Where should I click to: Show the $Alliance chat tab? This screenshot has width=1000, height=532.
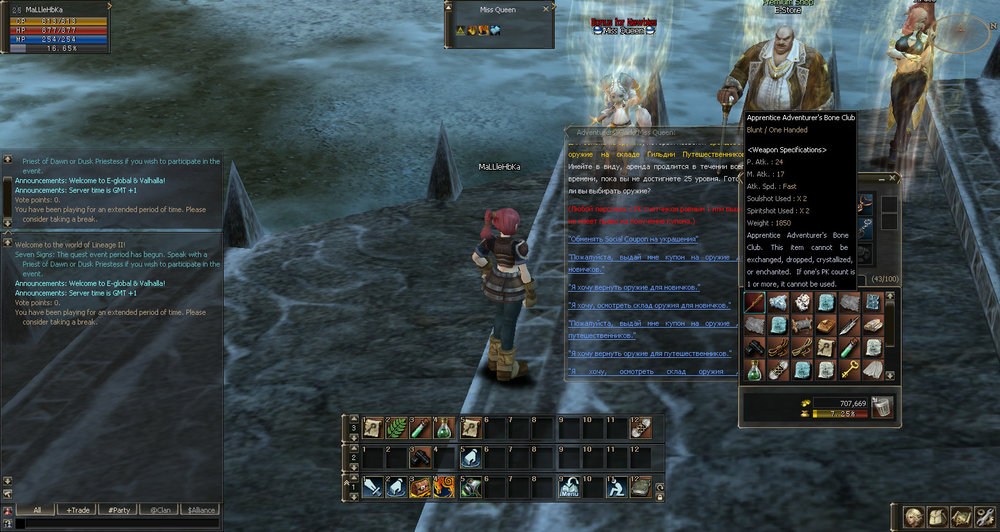coord(199,510)
